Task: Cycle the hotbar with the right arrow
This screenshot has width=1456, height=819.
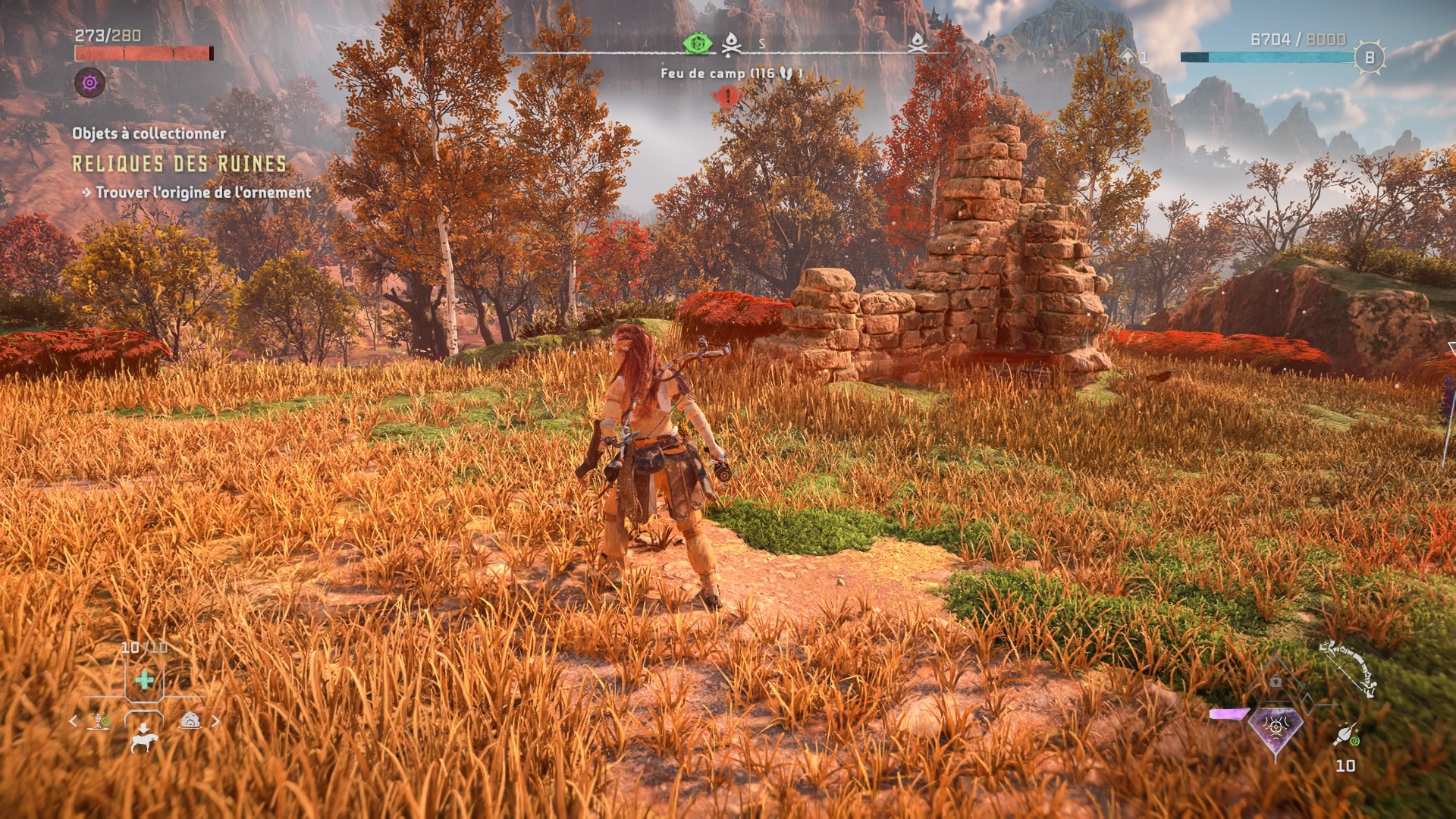Action: pyautogui.click(x=215, y=721)
